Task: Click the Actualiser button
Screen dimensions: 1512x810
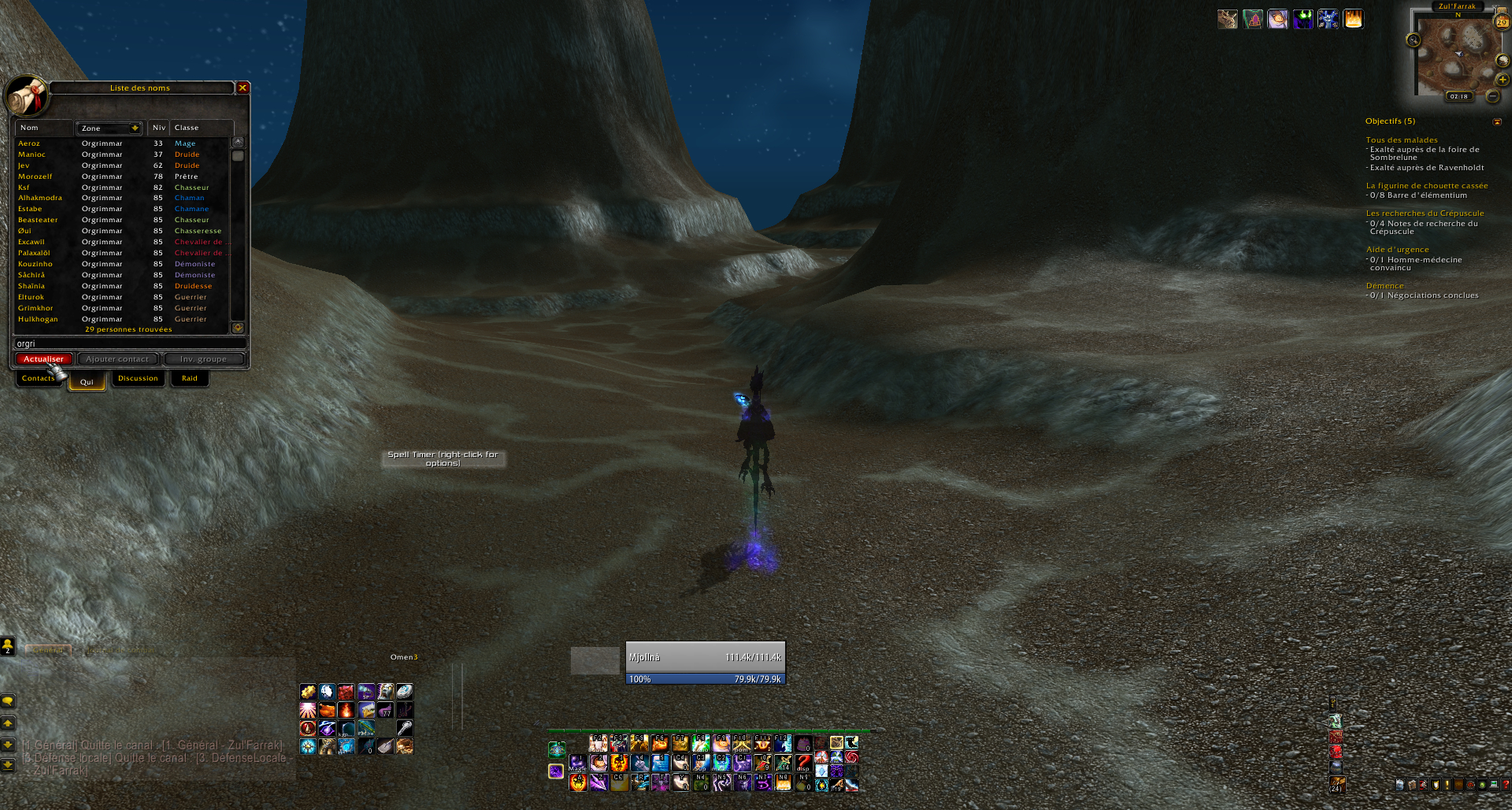Action: pos(44,359)
